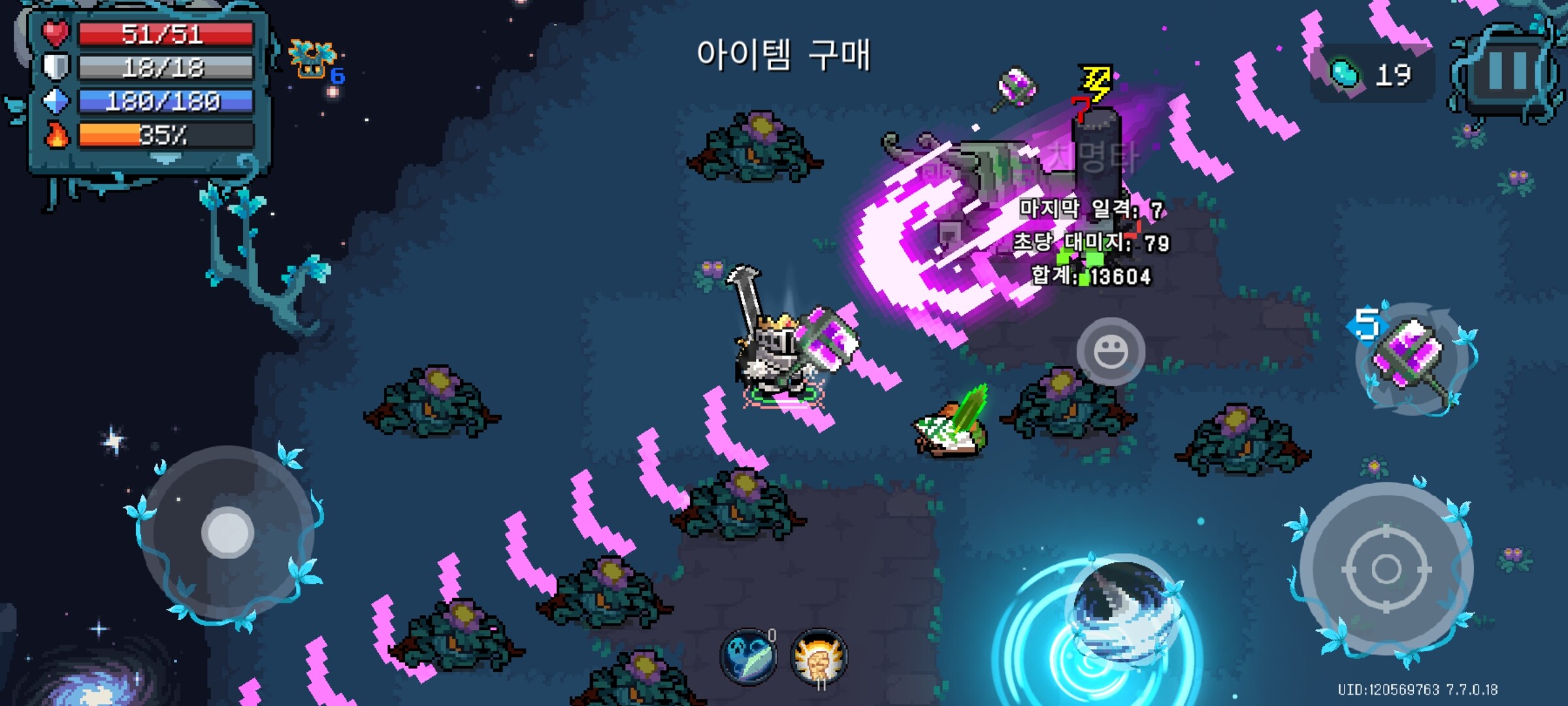
Task: Open the smiley emote button
Action: tap(1110, 352)
